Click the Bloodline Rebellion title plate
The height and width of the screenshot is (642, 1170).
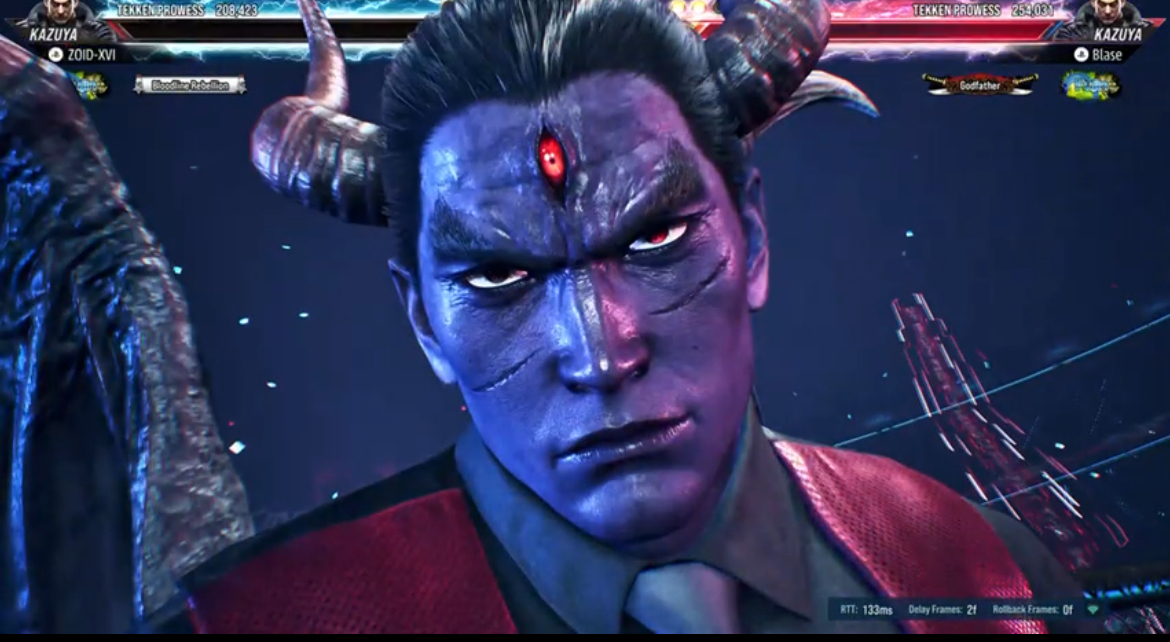(x=190, y=86)
